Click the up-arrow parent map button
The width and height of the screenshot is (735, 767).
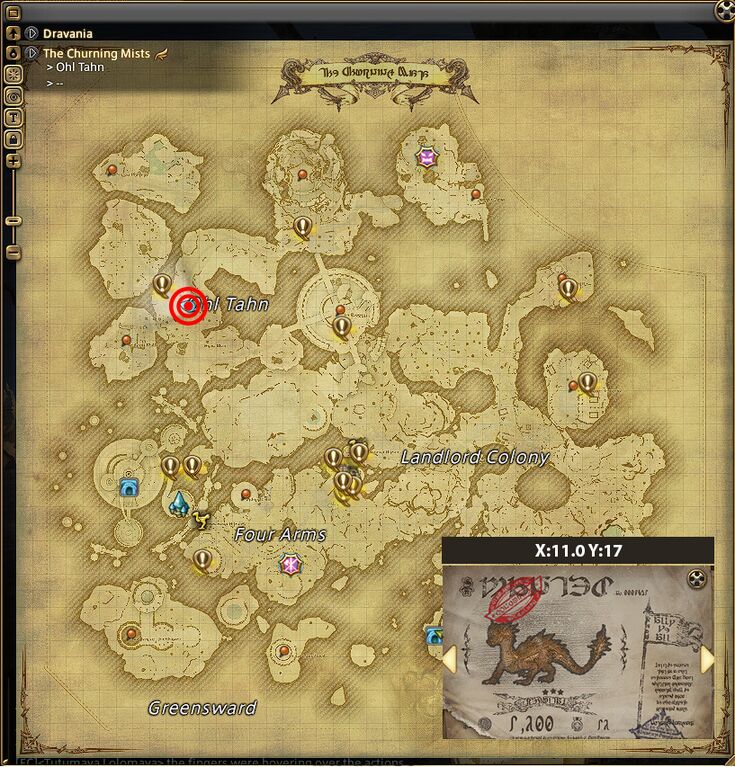point(14,32)
